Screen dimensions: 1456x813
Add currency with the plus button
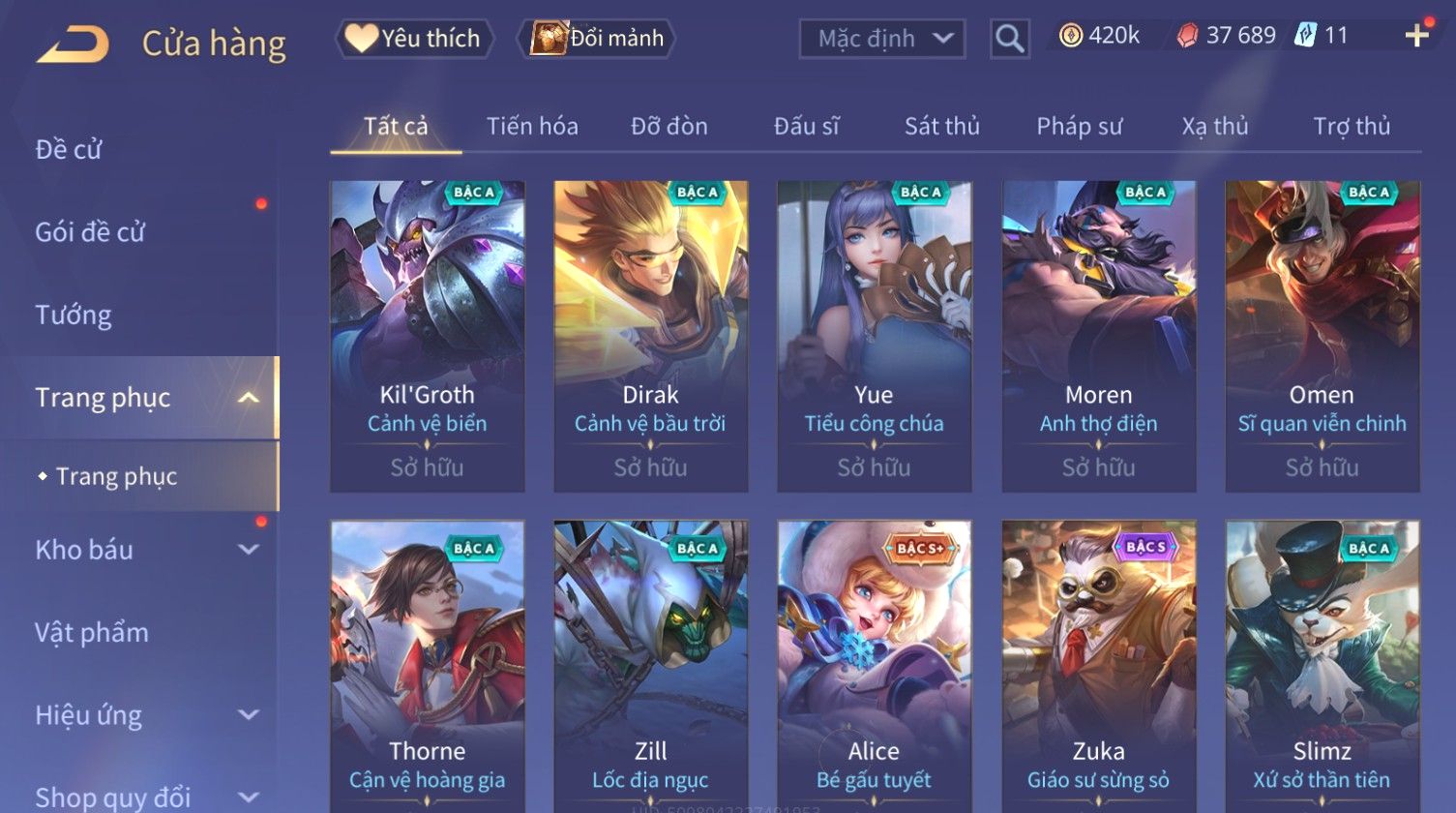[1416, 36]
